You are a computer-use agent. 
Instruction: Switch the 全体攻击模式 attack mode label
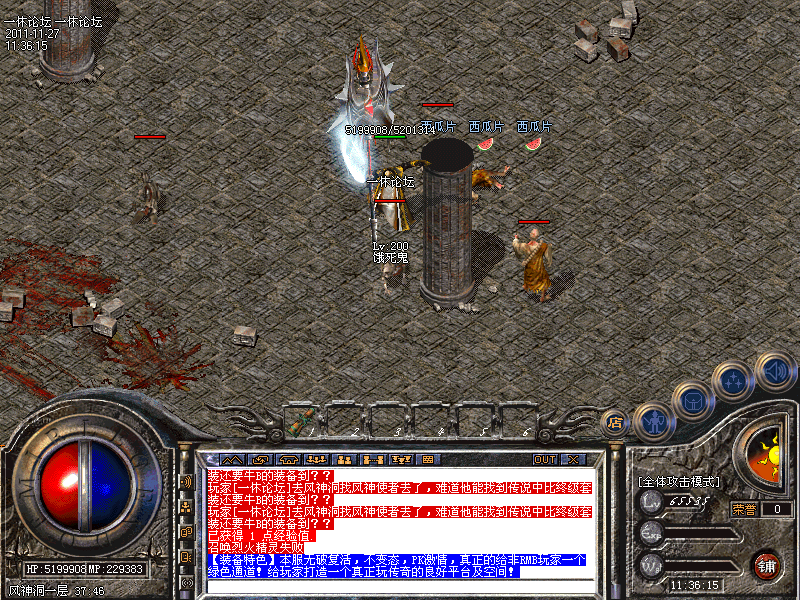[679, 481]
